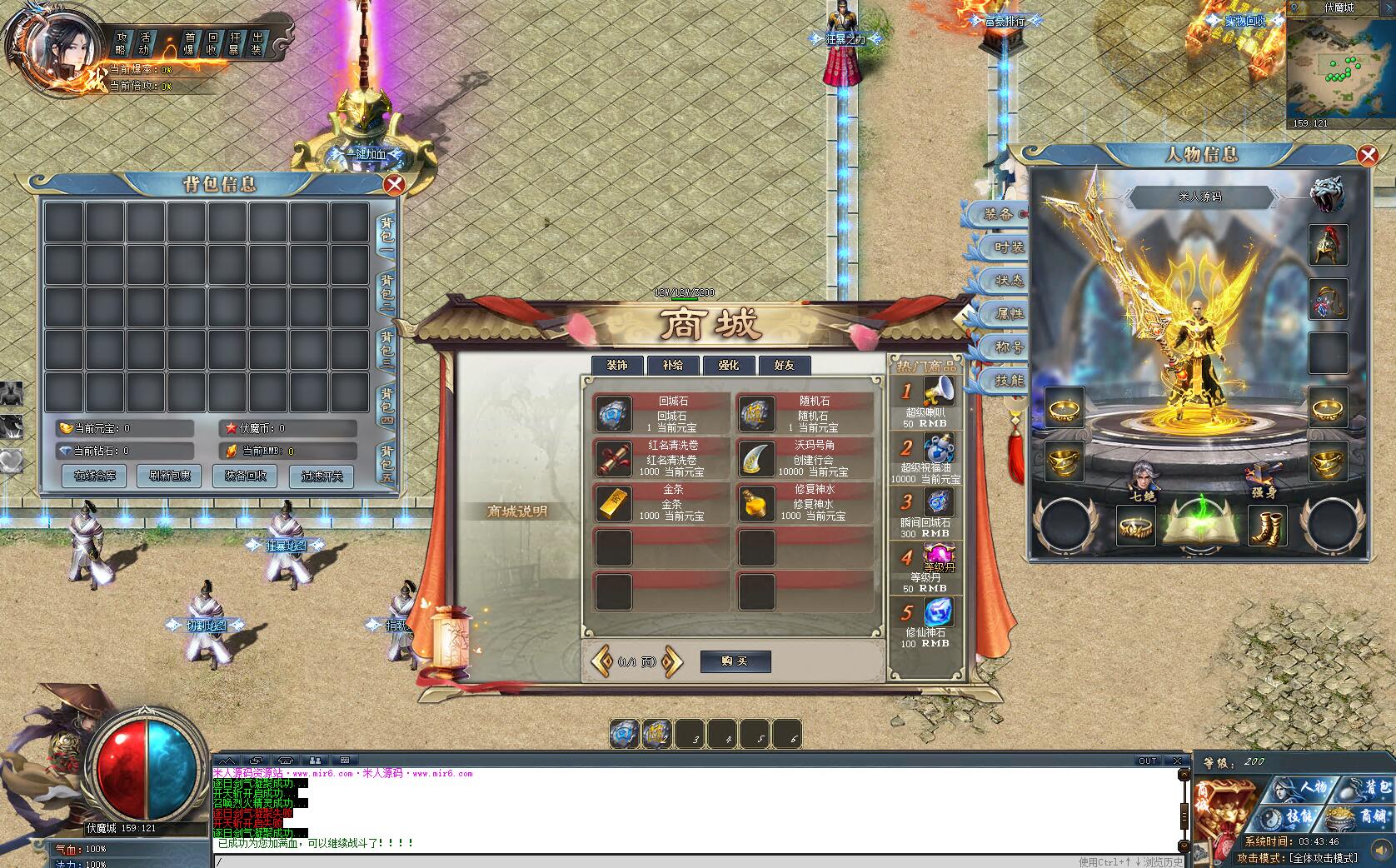Switch to the 补给 supplies tab

pos(673,365)
